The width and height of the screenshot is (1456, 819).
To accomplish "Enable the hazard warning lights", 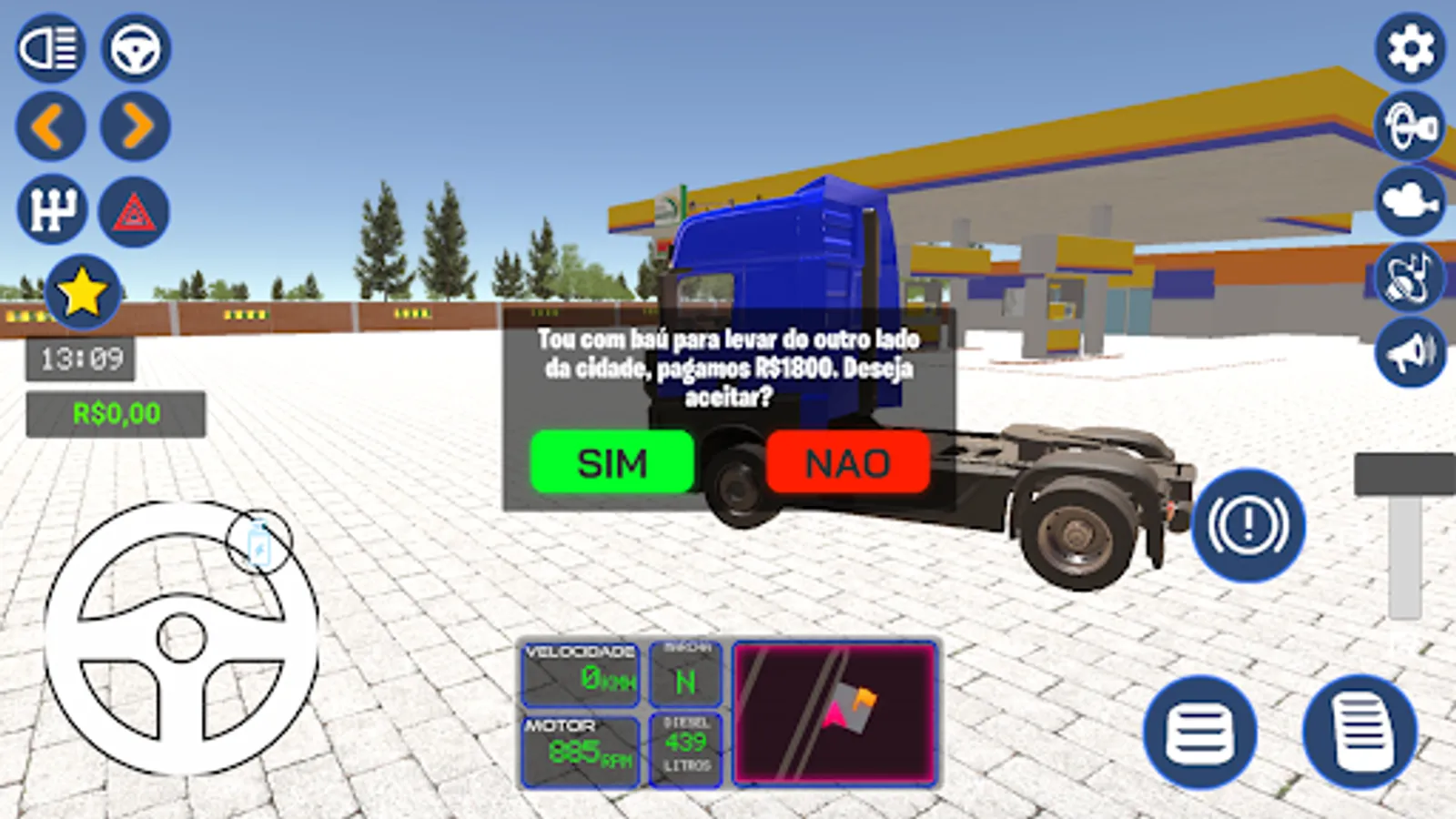I will pos(132,209).
